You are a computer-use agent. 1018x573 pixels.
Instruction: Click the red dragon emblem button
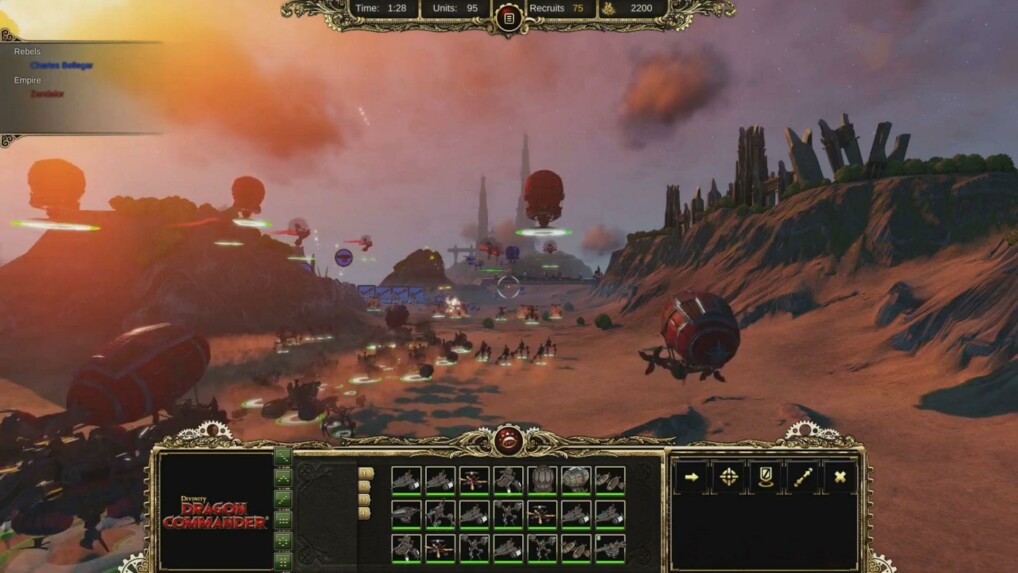pyautogui.click(x=508, y=440)
